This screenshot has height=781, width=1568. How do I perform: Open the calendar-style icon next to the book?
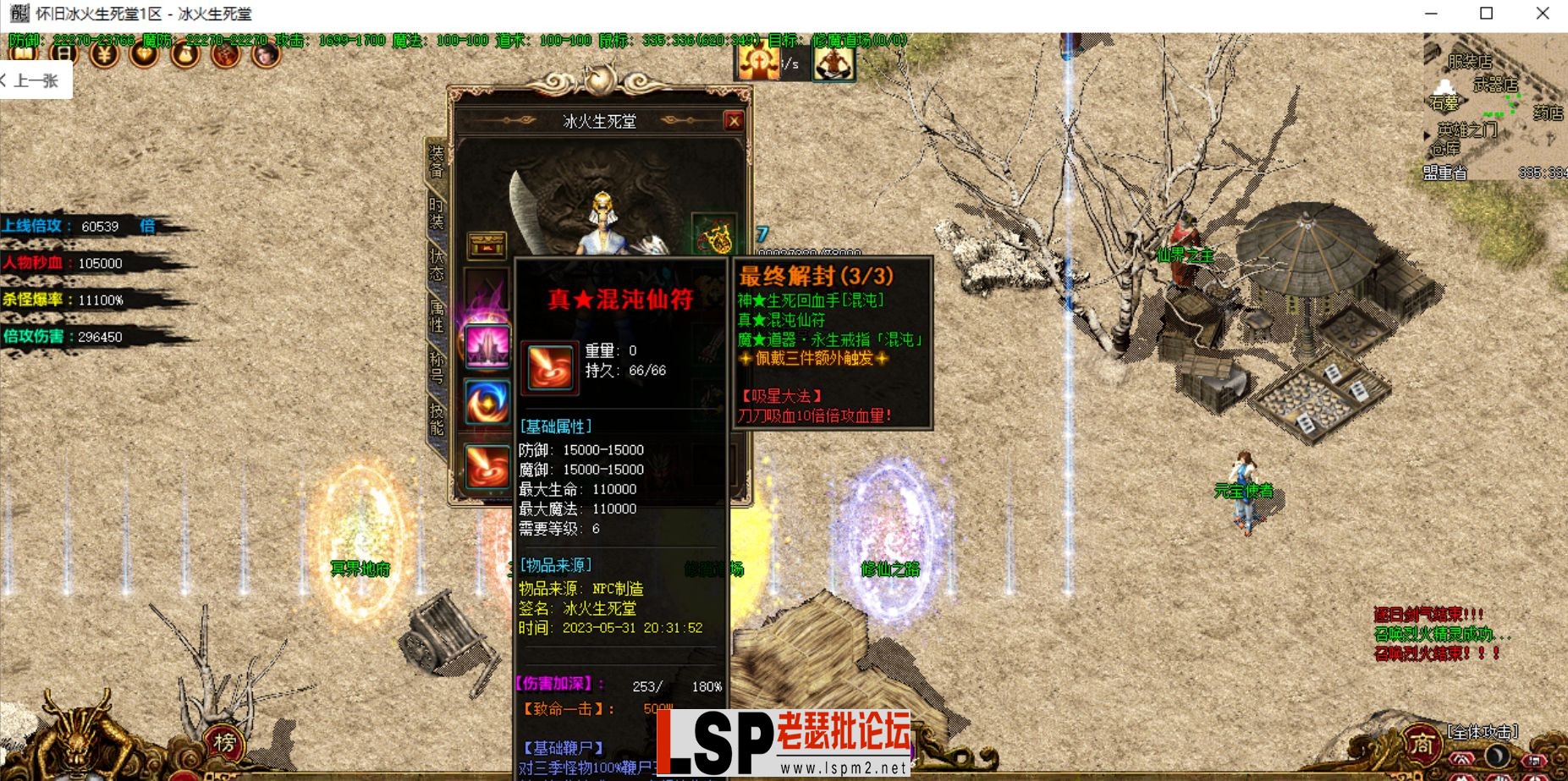click(63, 52)
